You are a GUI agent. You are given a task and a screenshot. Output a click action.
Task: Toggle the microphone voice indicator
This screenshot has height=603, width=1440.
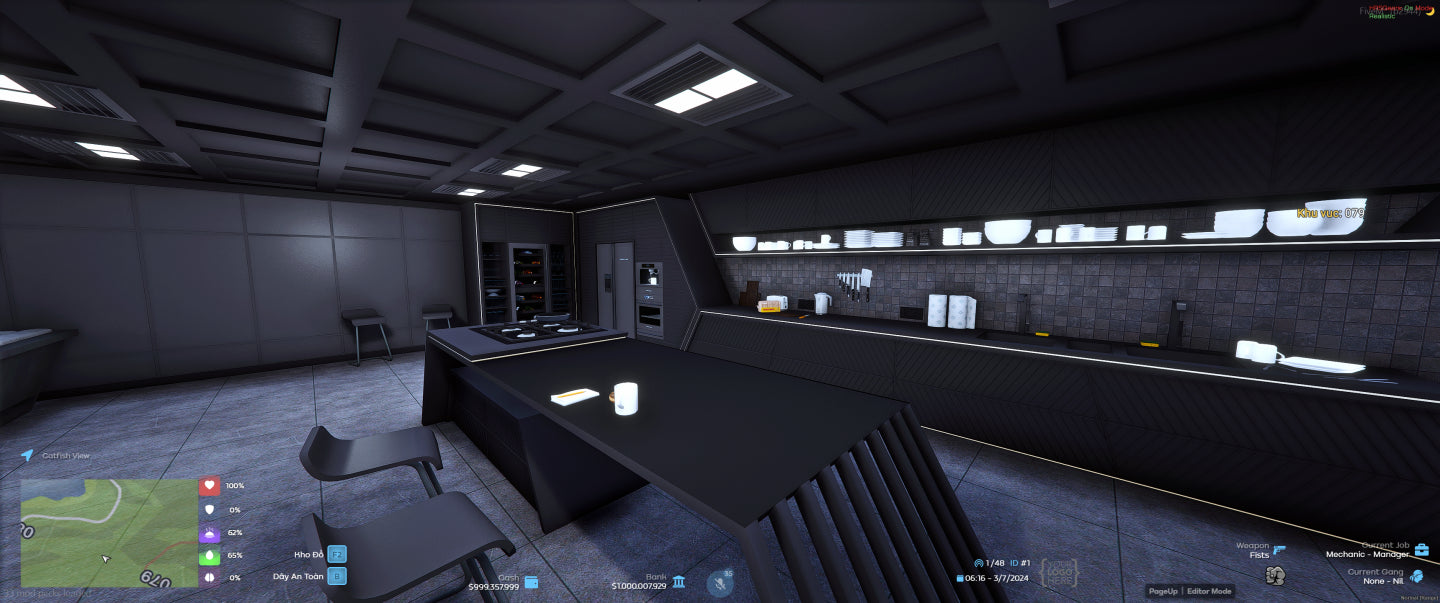coord(719,583)
